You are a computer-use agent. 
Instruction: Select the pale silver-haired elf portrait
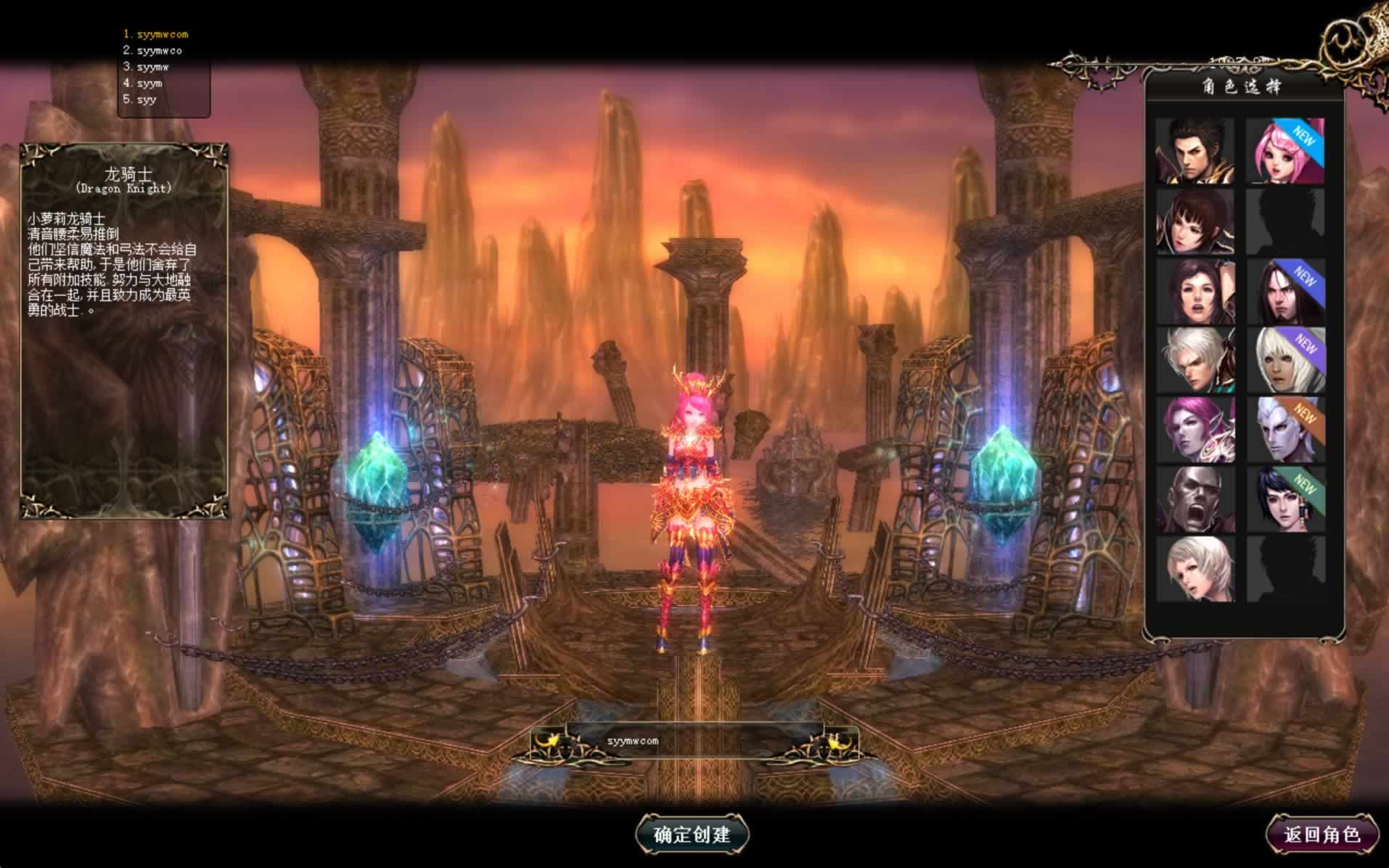(1284, 430)
